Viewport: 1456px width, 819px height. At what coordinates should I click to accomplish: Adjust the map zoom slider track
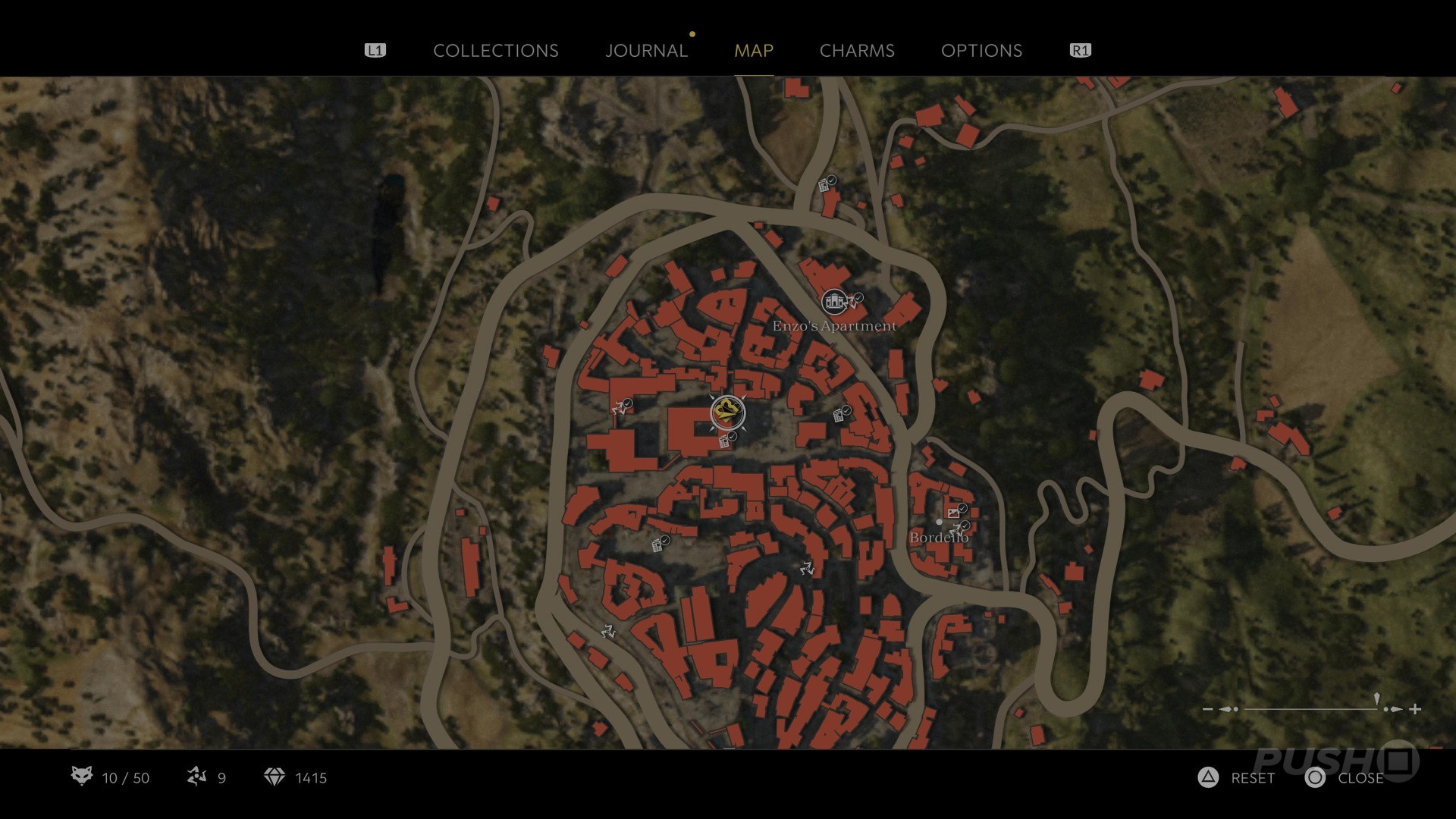[x=1310, y=709]
